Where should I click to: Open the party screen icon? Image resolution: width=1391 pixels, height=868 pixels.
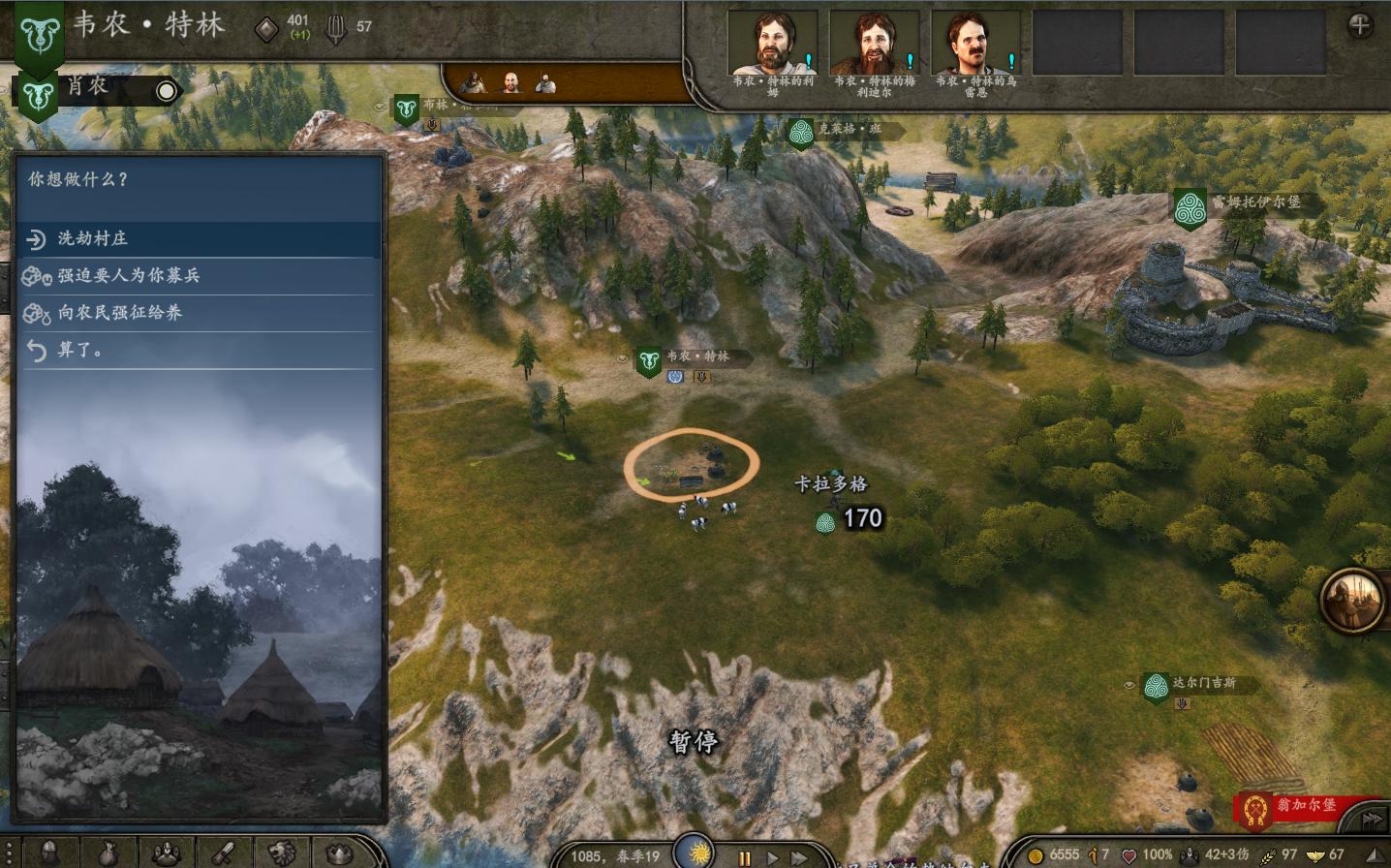(x=167, y=852)
